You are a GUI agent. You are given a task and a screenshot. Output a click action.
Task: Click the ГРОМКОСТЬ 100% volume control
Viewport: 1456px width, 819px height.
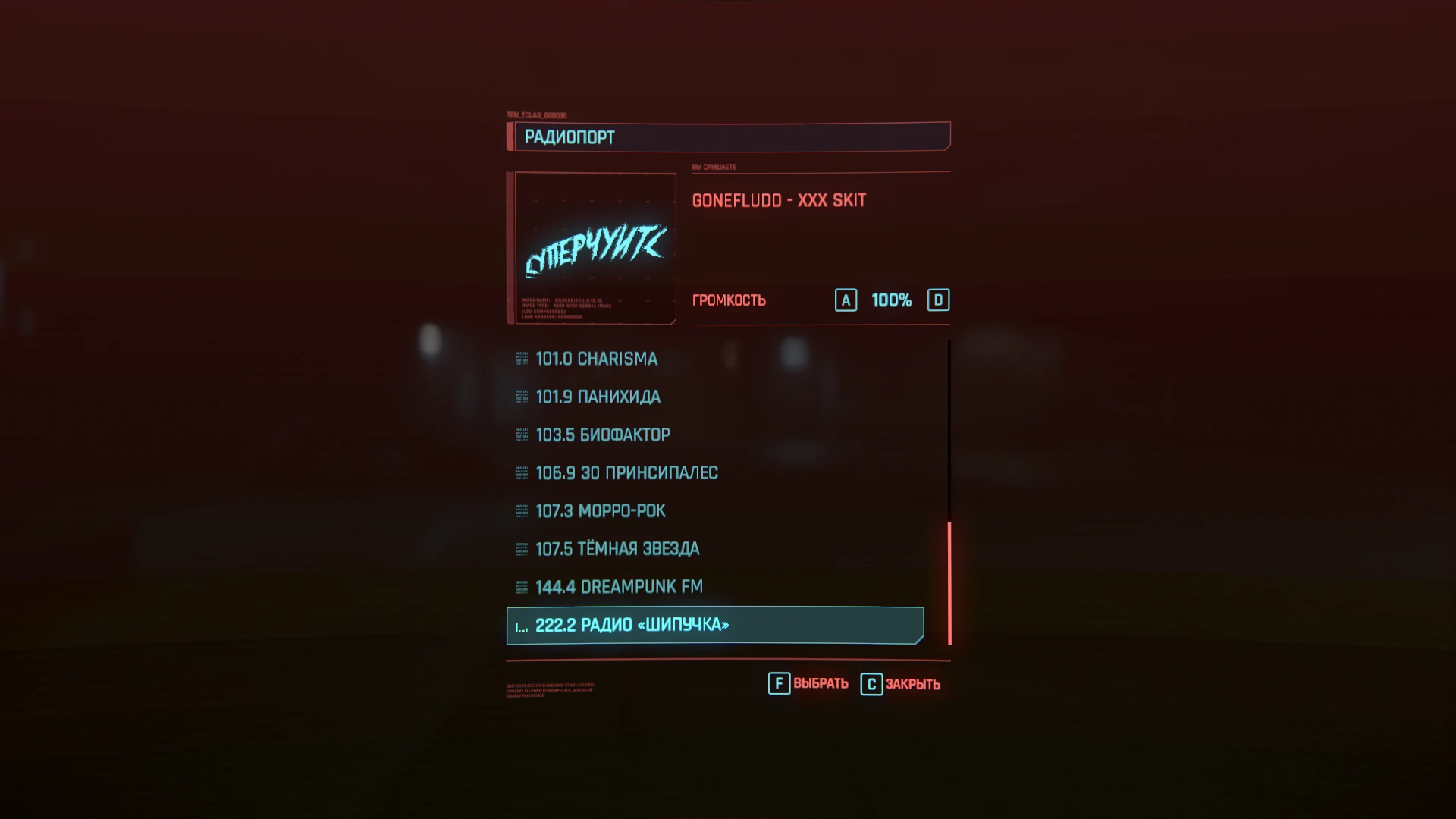coord(891,300)
